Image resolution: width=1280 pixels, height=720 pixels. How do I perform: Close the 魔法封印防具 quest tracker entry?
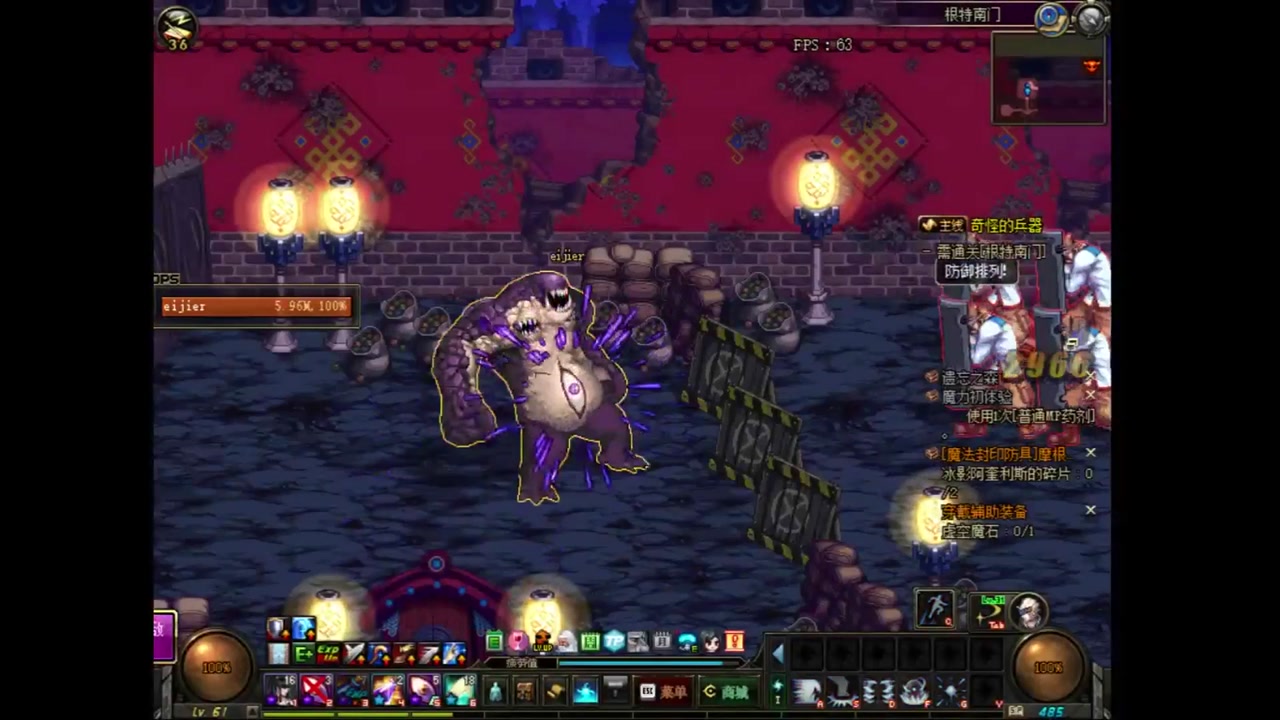point(1090,453)
